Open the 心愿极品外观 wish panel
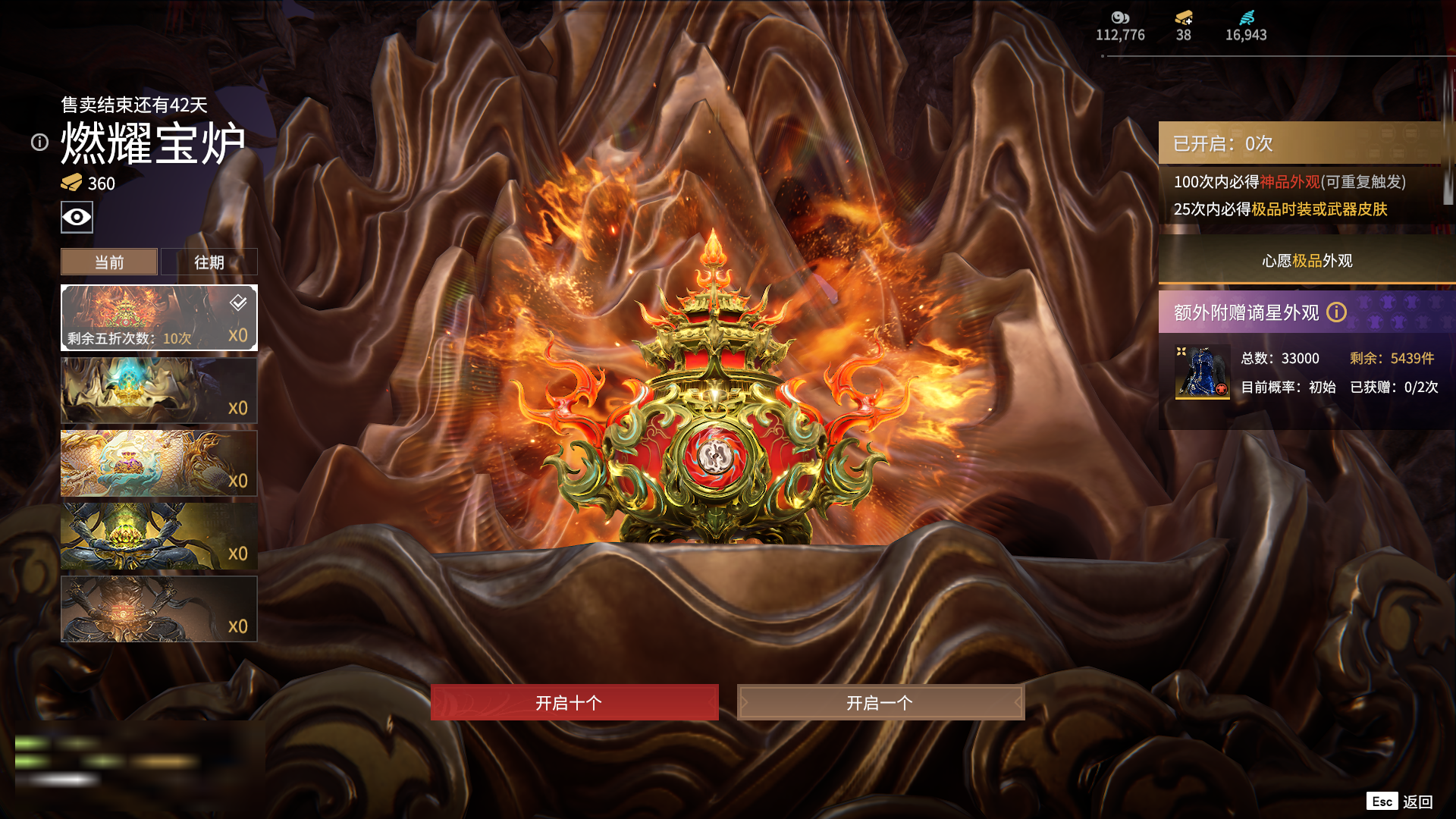 click(1307, 261)
